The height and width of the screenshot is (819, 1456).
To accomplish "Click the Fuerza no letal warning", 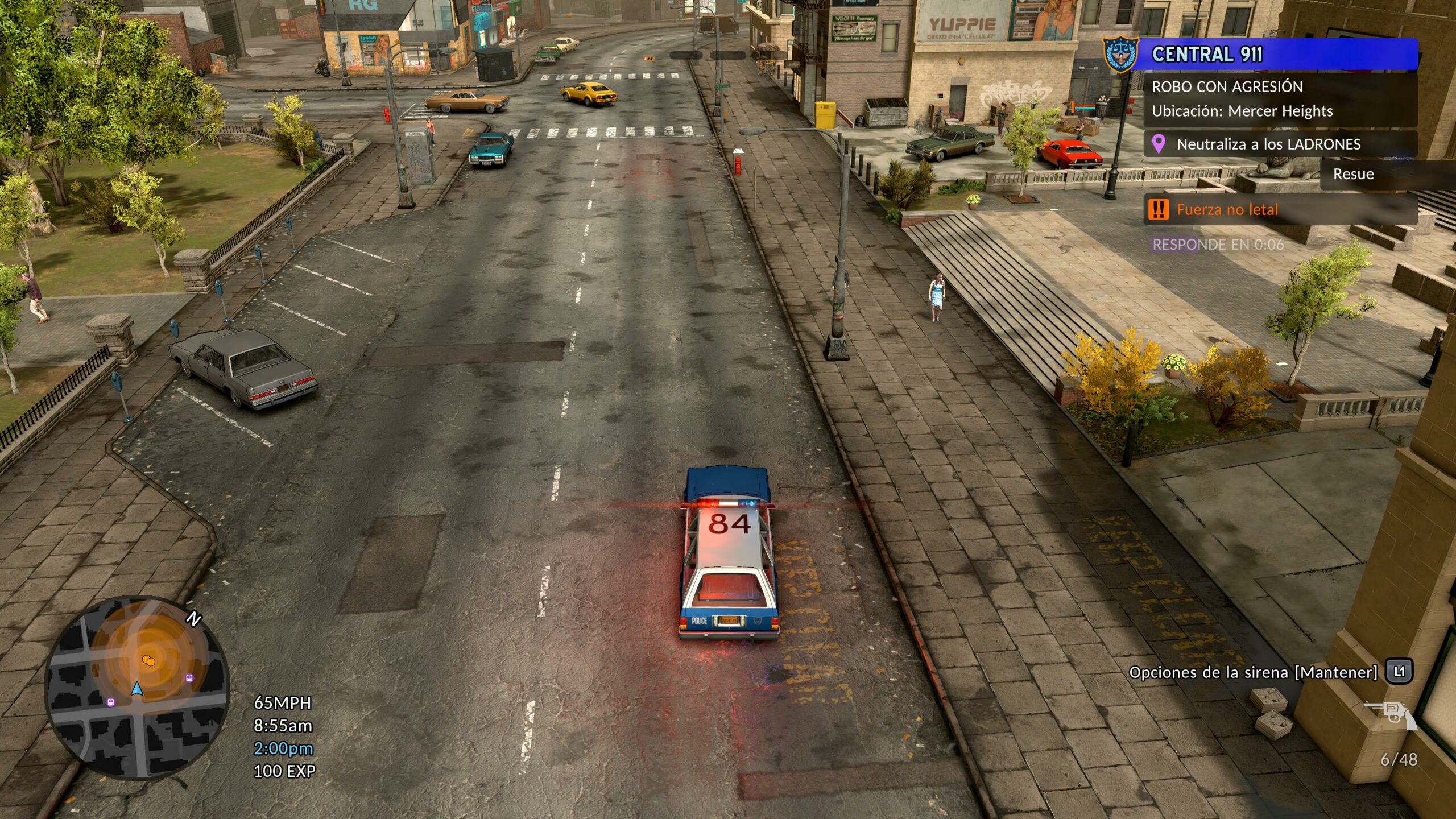I will 1227,210.
